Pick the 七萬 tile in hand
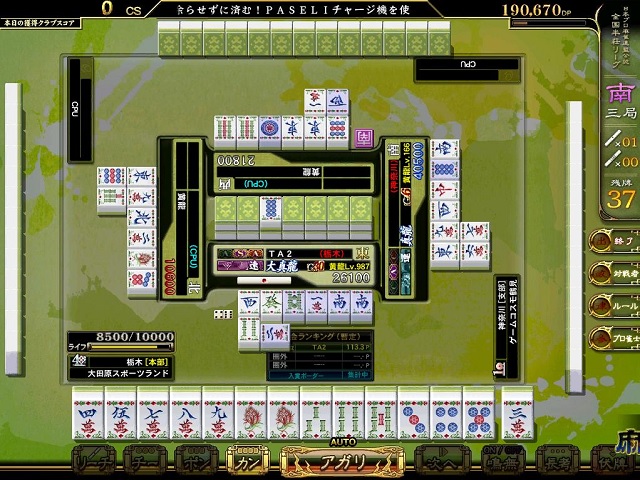 point(153,412)
